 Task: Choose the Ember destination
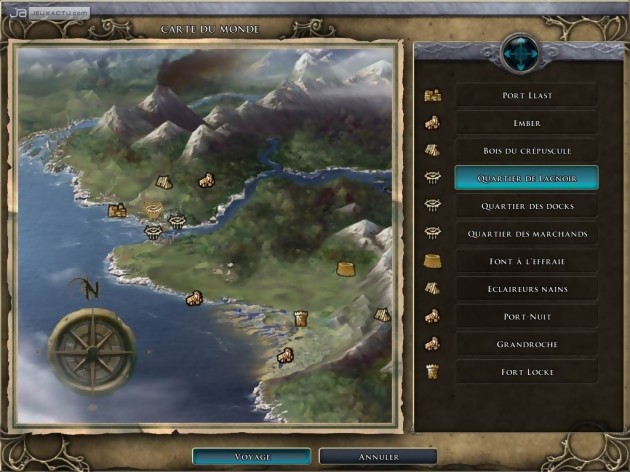click(526, 123)
